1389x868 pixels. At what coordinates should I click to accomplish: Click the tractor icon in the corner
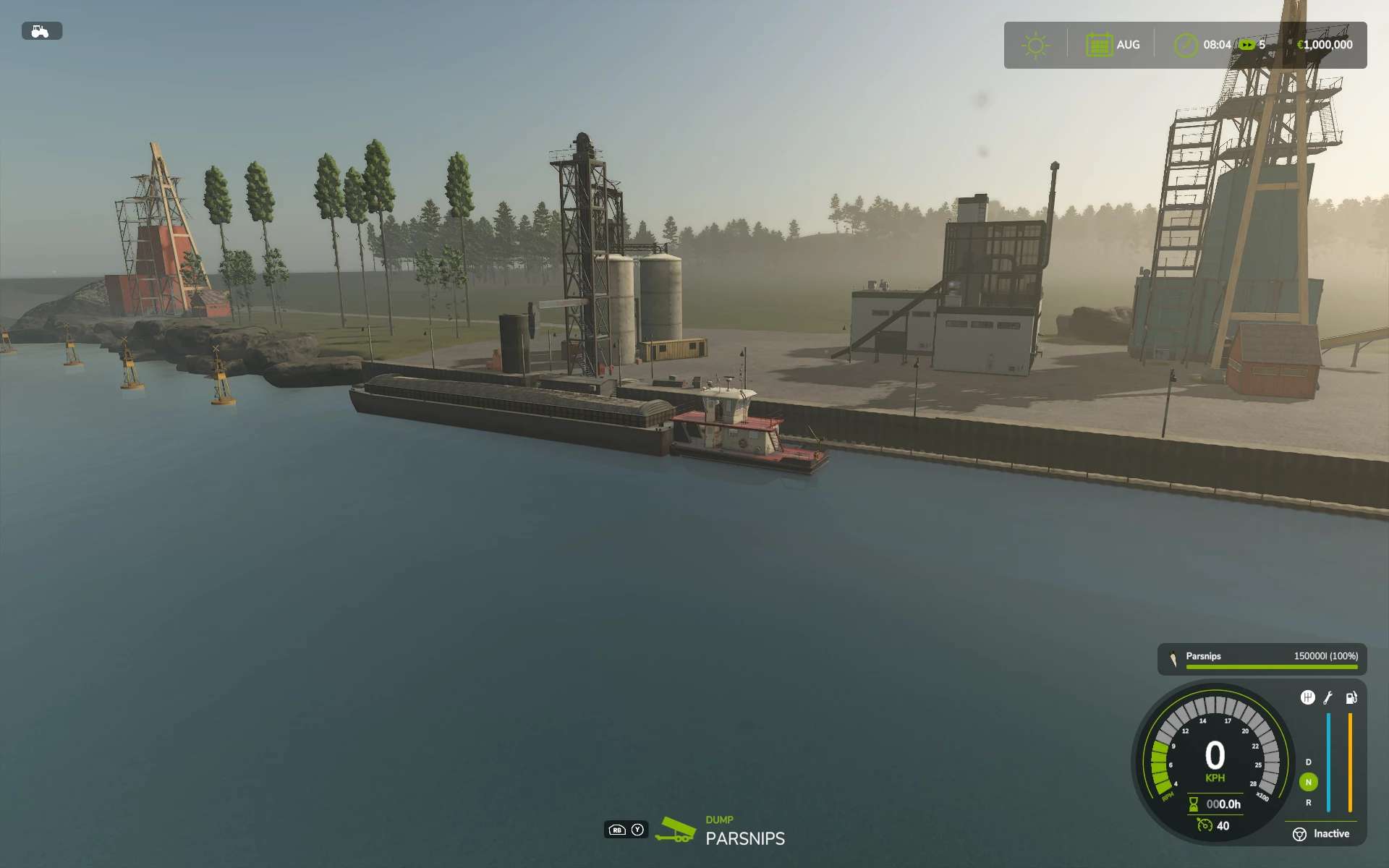pyautogui.click(x=41, y=31)
